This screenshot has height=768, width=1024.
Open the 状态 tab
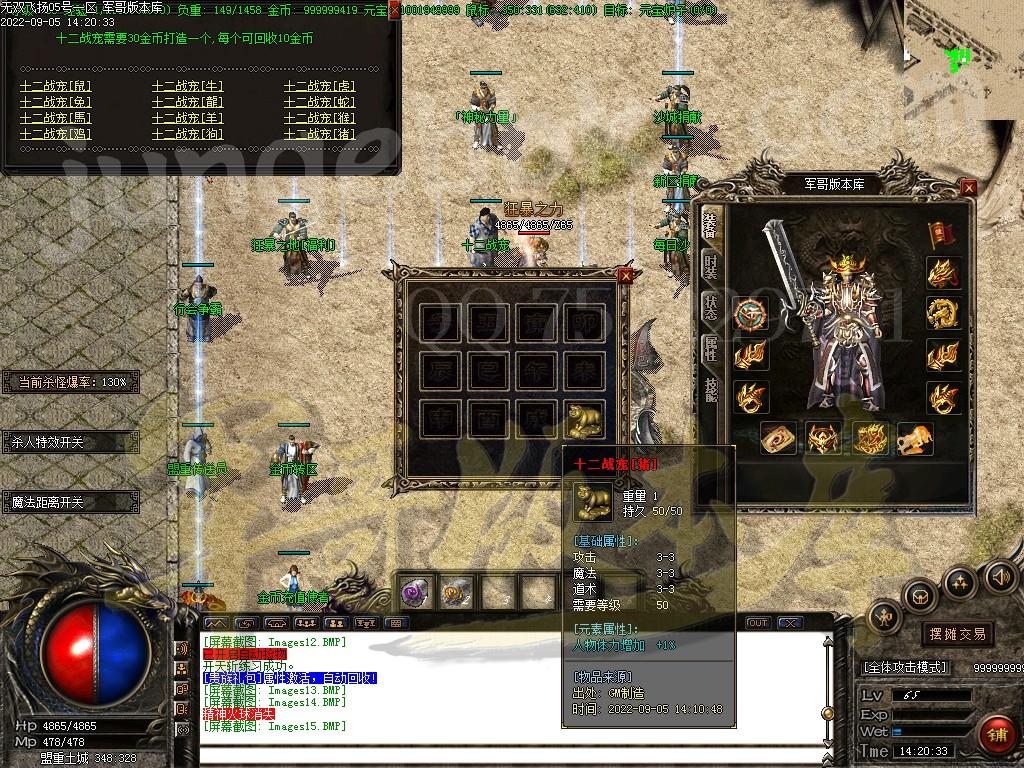pos(710,307)
